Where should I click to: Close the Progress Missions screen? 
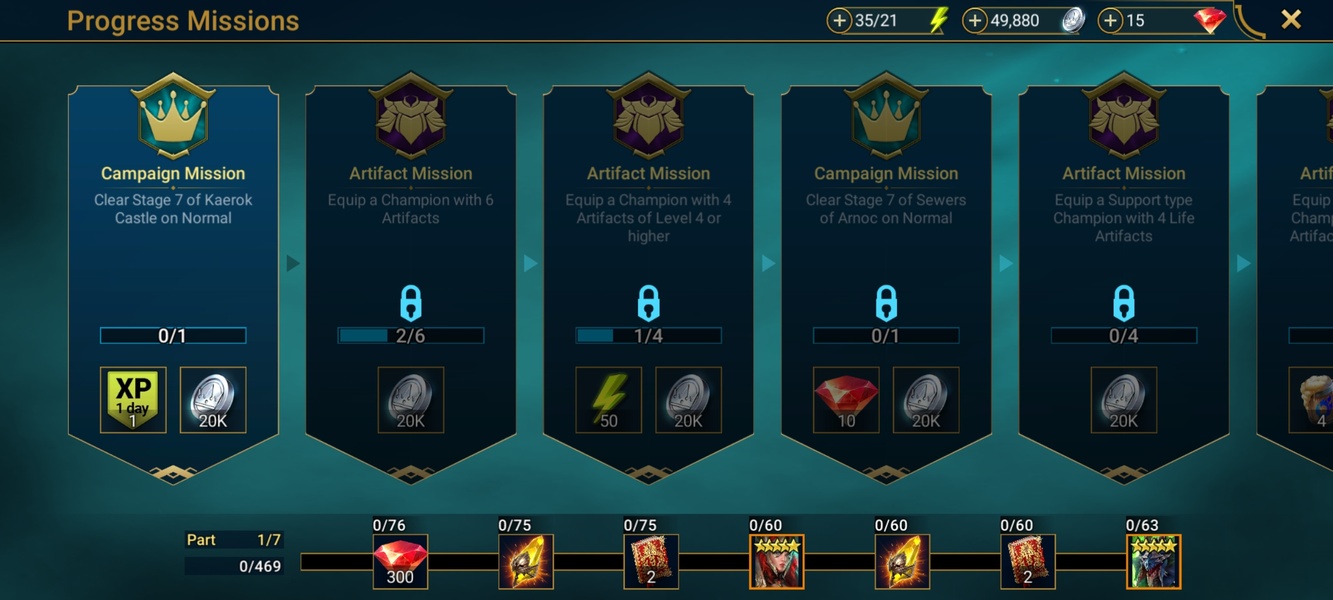coord(1291,20)
